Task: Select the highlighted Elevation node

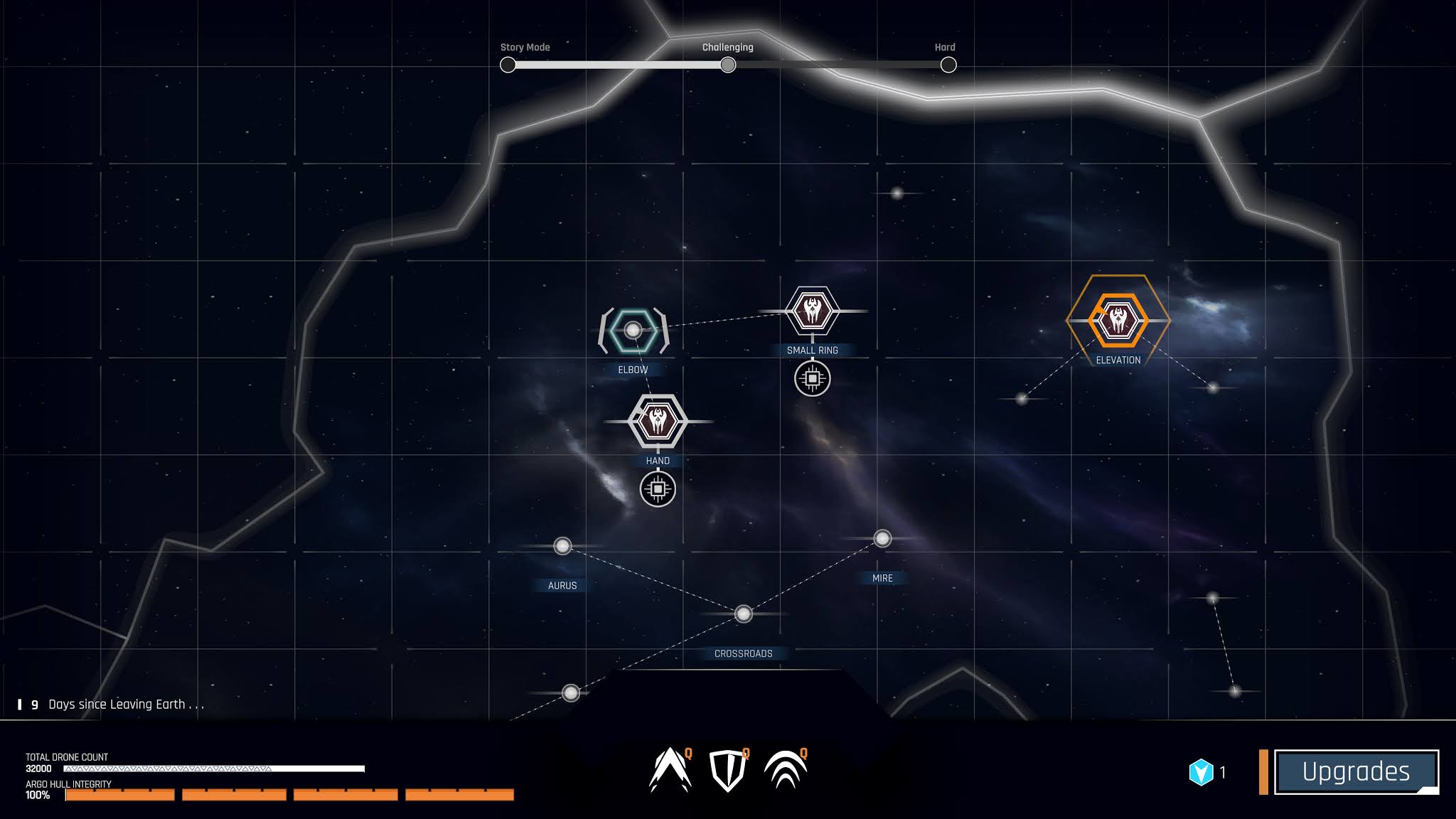Action: (x=1118, y=321)
